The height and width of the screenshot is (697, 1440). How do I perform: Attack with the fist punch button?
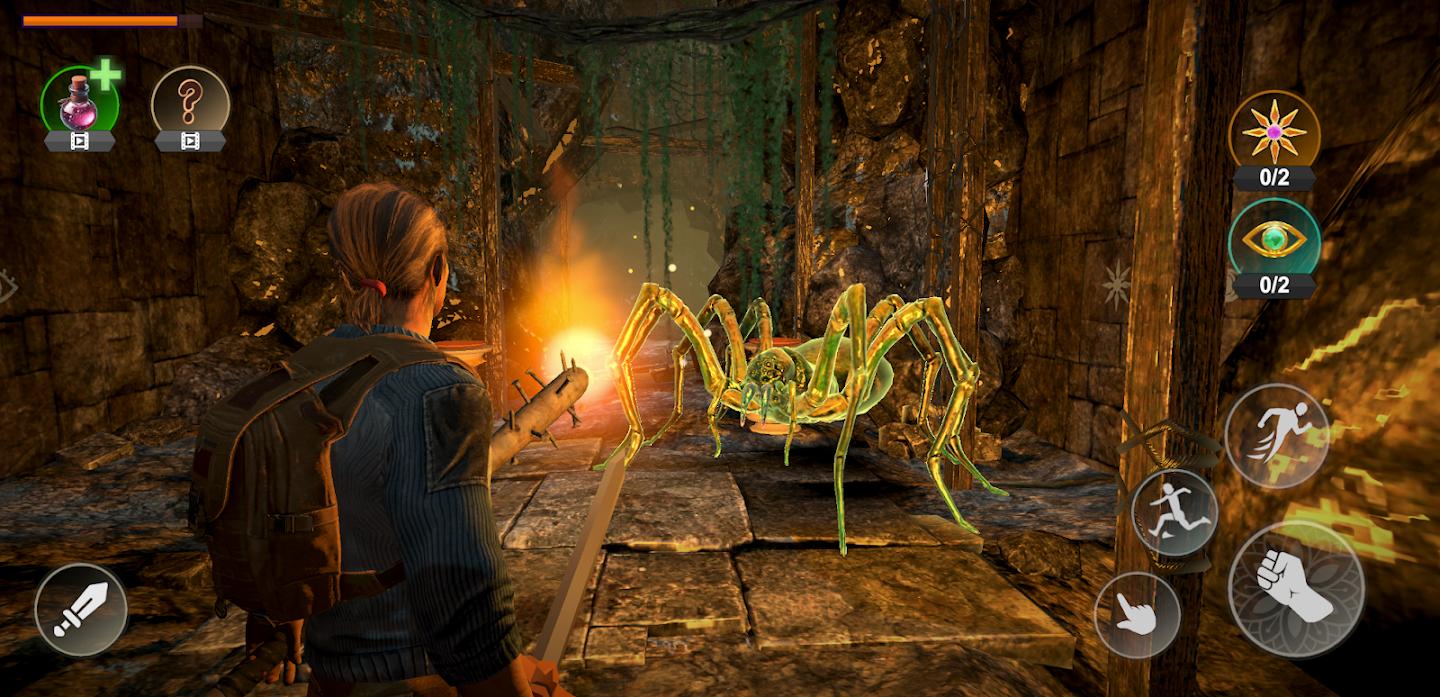1296,589
